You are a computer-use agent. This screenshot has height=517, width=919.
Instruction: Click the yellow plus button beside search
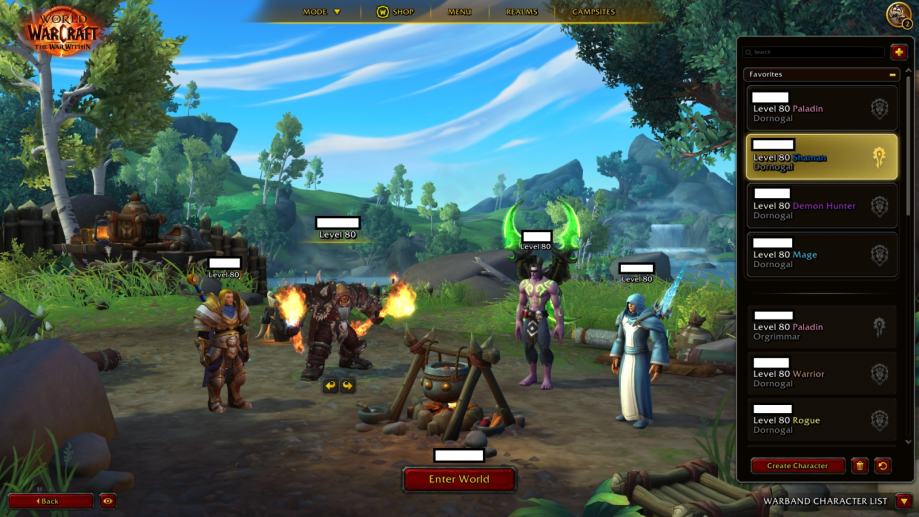(x=899, y=52)
